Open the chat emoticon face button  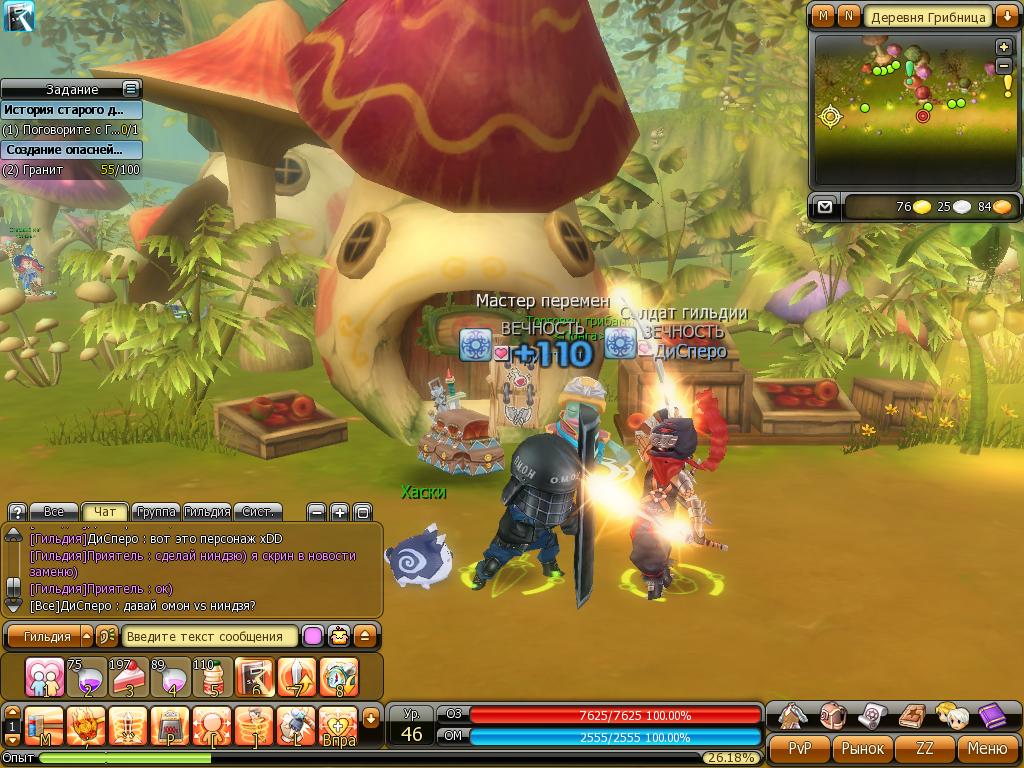(340, 636)
